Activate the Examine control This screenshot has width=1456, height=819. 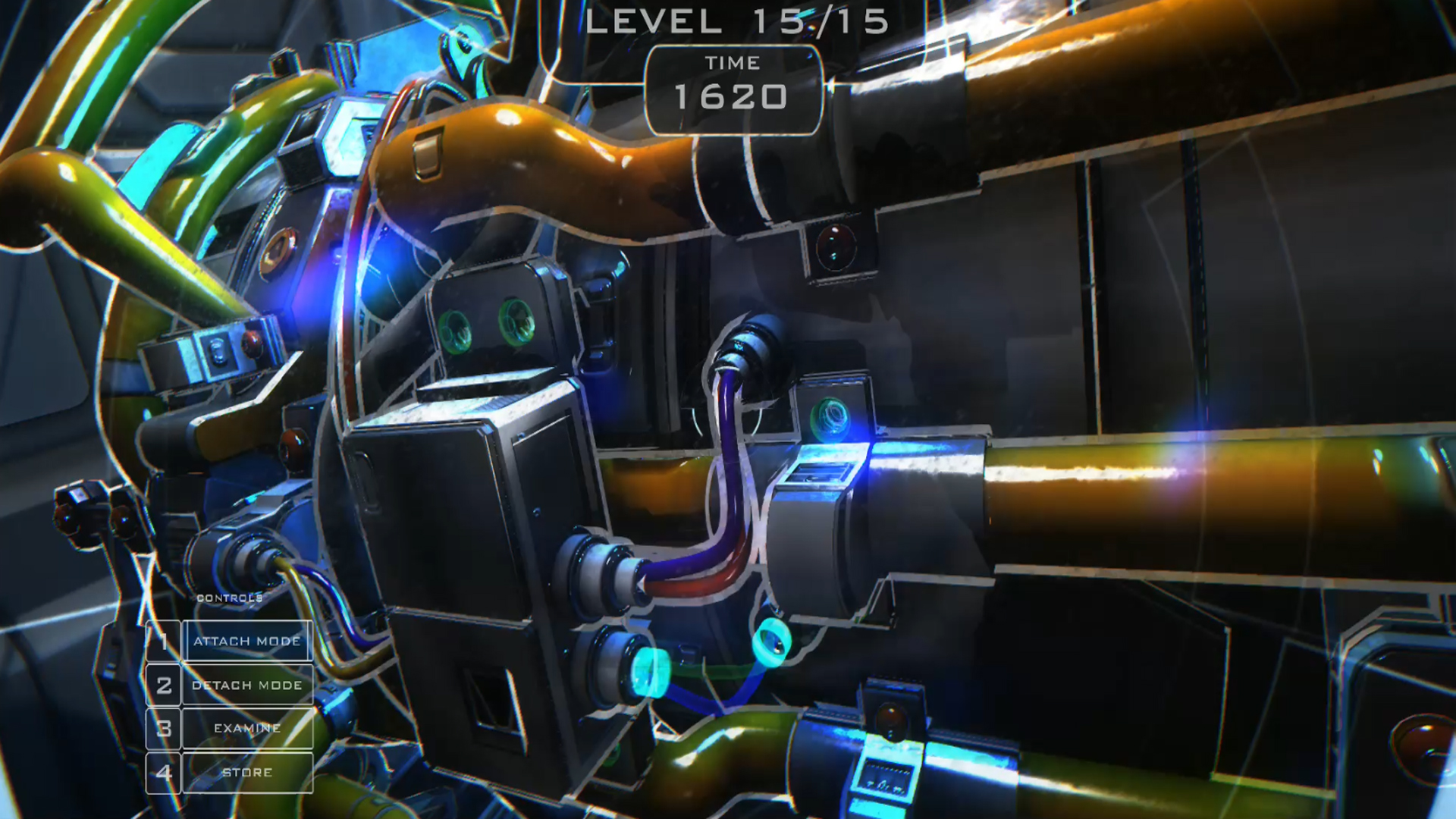(246, 728)
